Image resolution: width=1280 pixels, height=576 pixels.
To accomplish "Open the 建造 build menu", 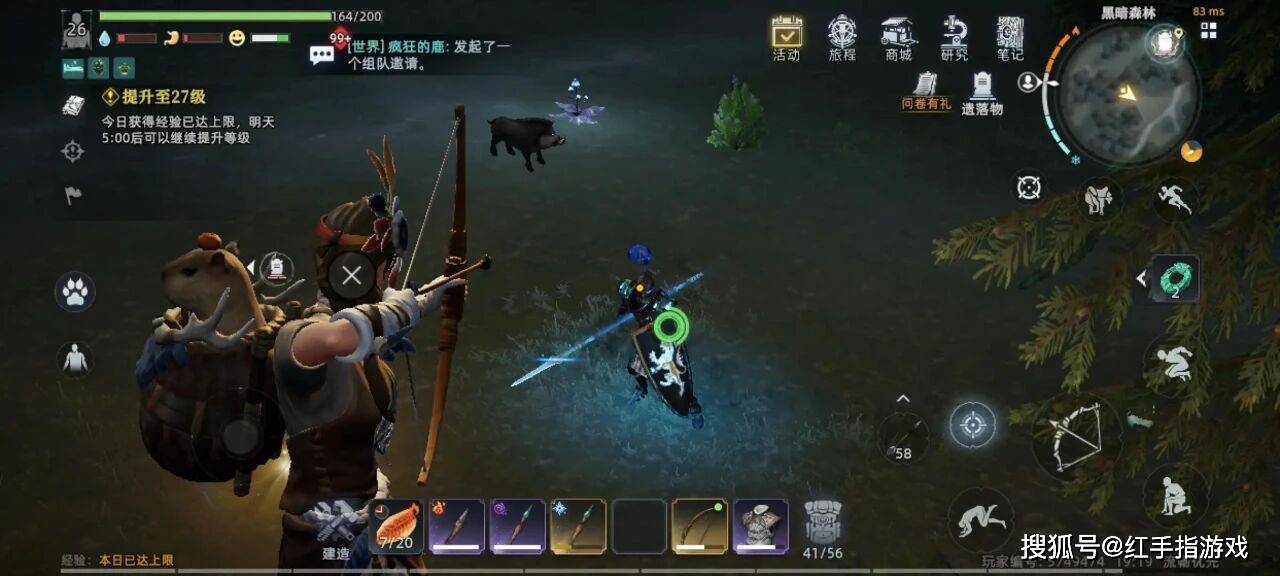I will point(335,526).
